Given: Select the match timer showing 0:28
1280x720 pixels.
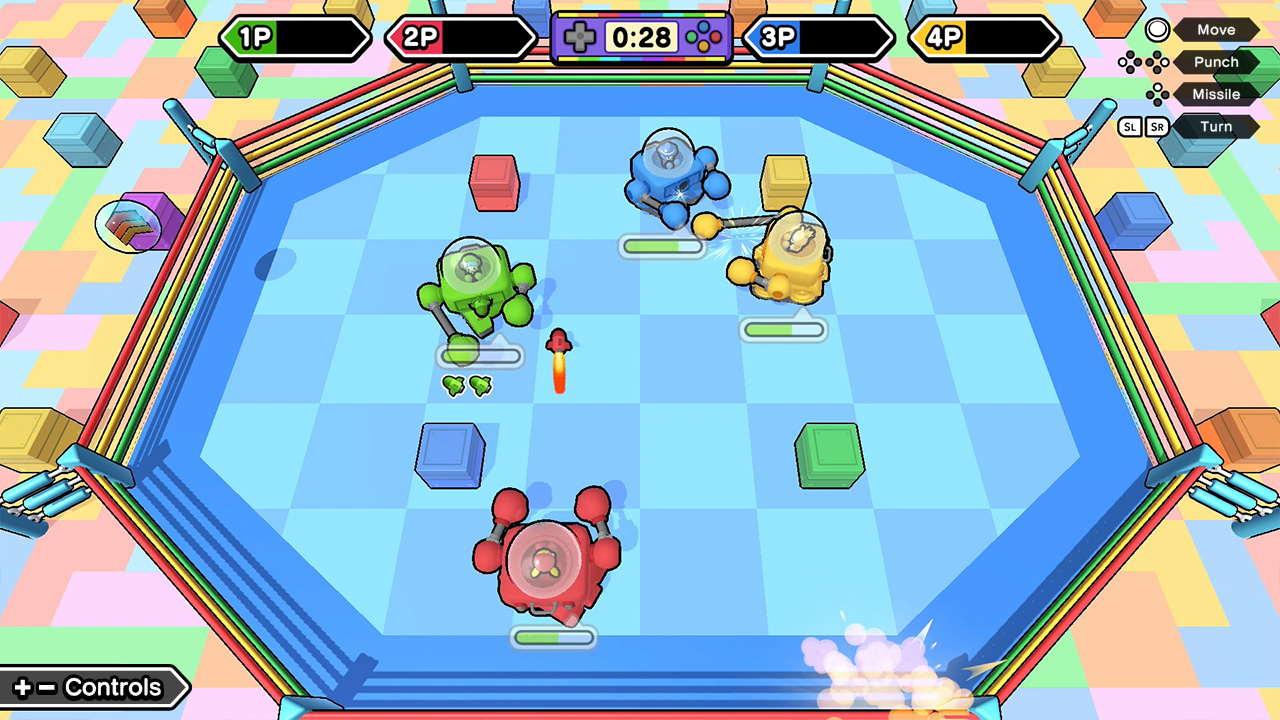Looking at the screenshot, I should pos(641,38).
